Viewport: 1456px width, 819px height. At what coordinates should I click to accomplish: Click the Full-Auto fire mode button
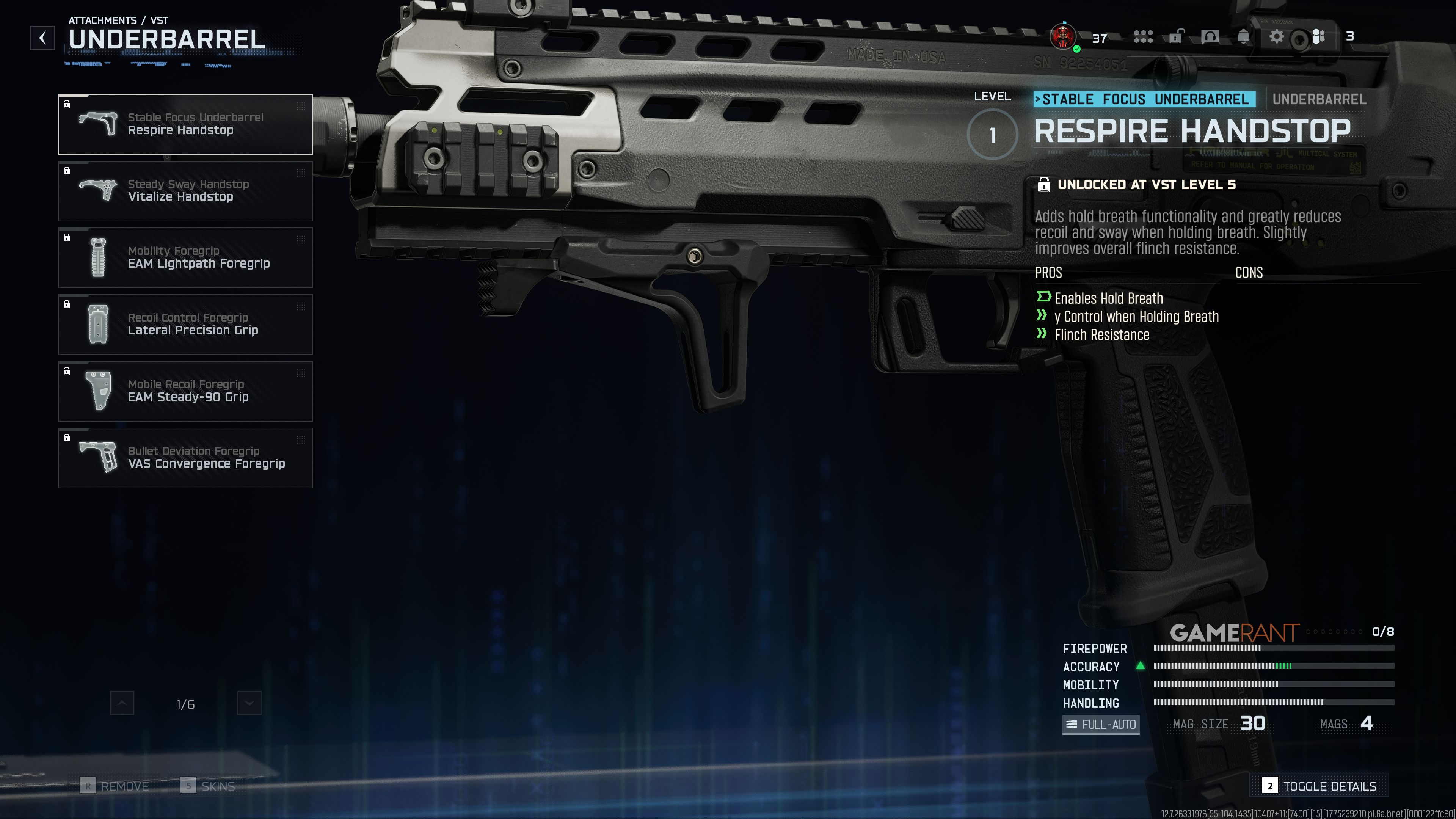1101,724
